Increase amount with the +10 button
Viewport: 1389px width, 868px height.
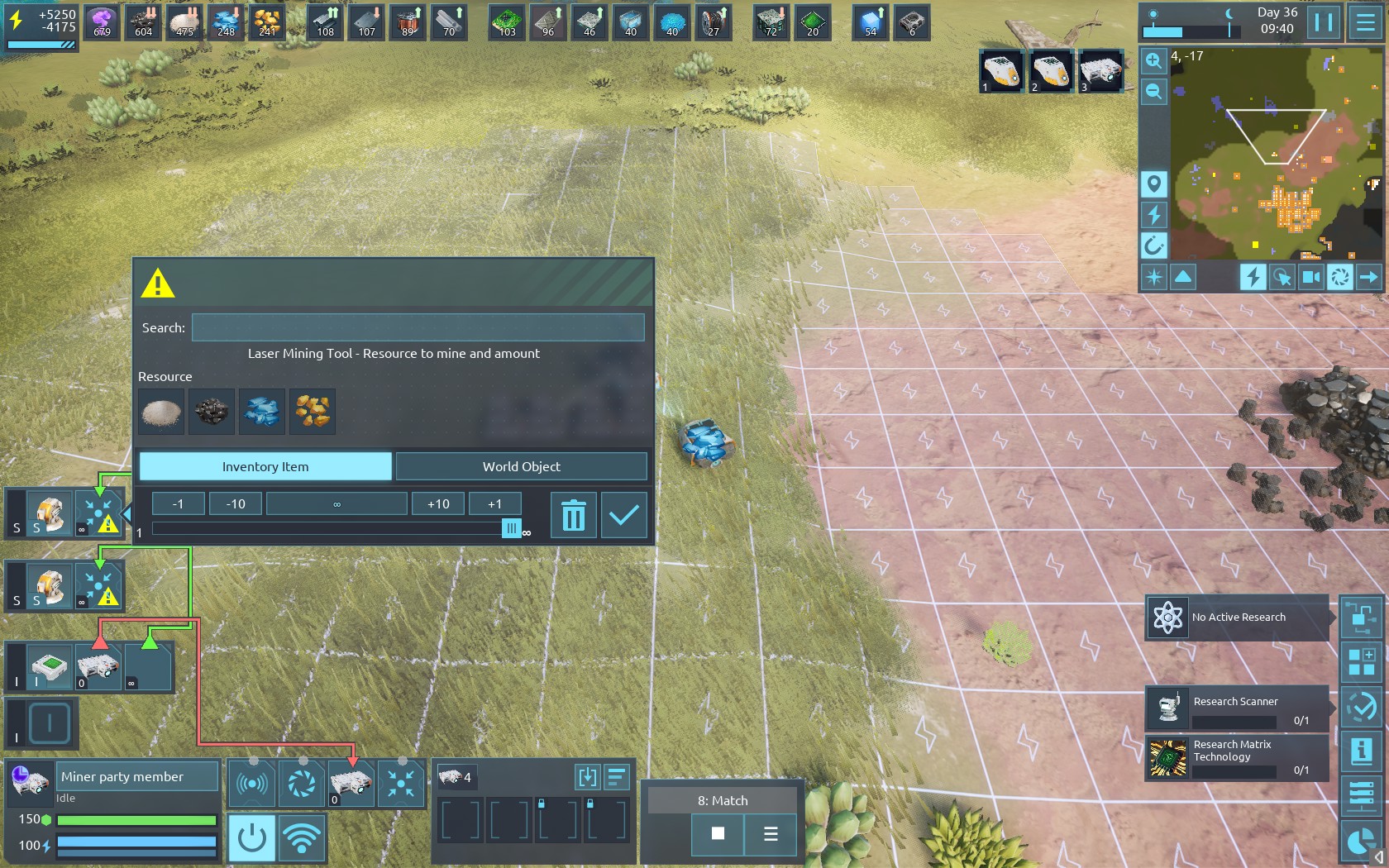[x=438, y=503]
